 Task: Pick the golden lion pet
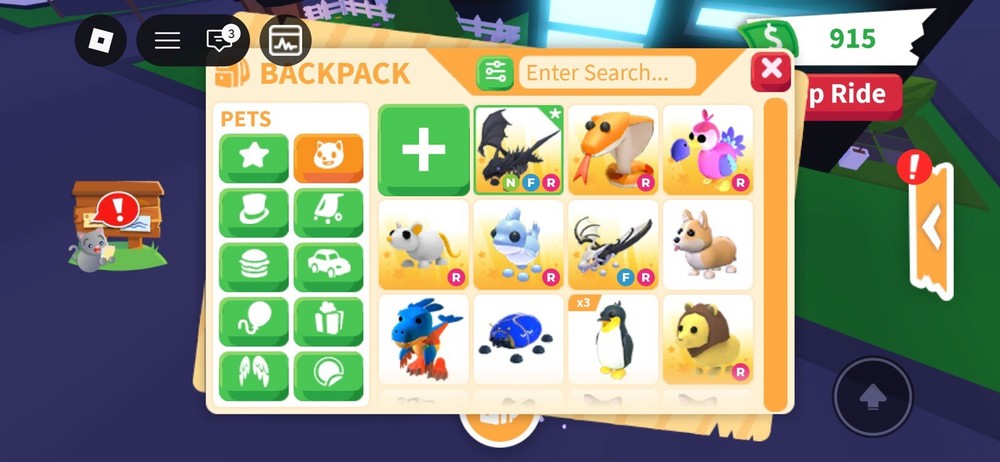coord(707,339)
